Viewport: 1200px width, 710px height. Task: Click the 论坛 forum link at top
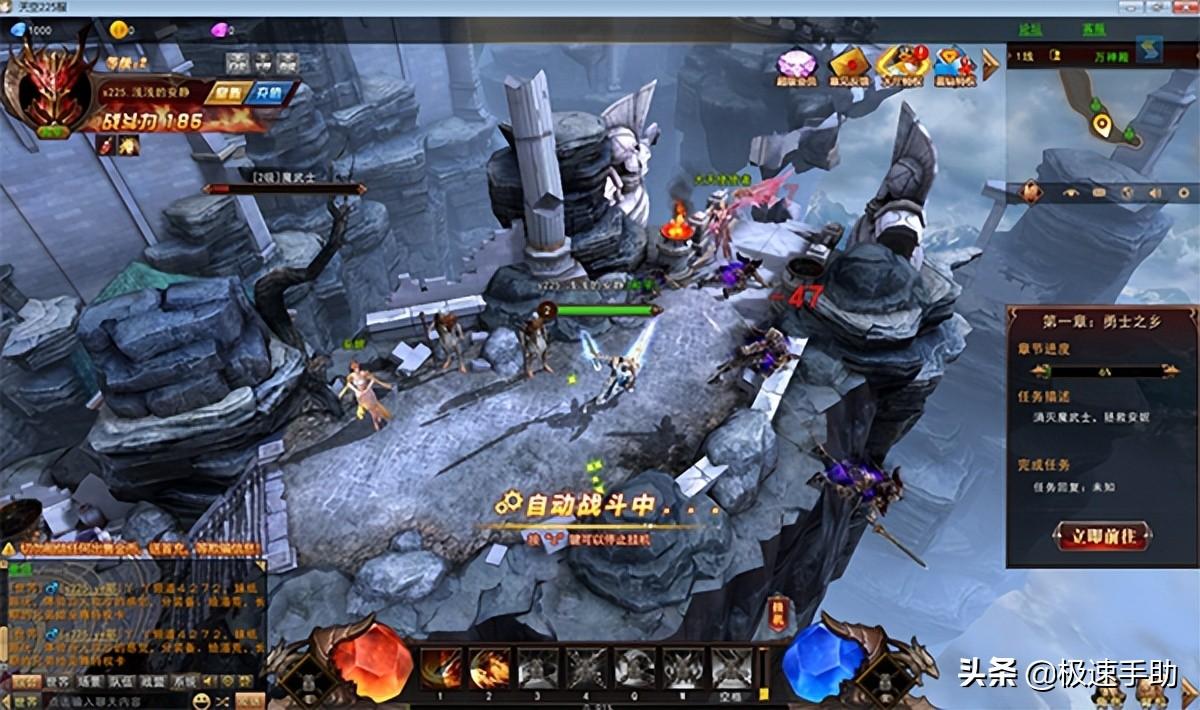pyautogui.click(x=1030, y=29)
